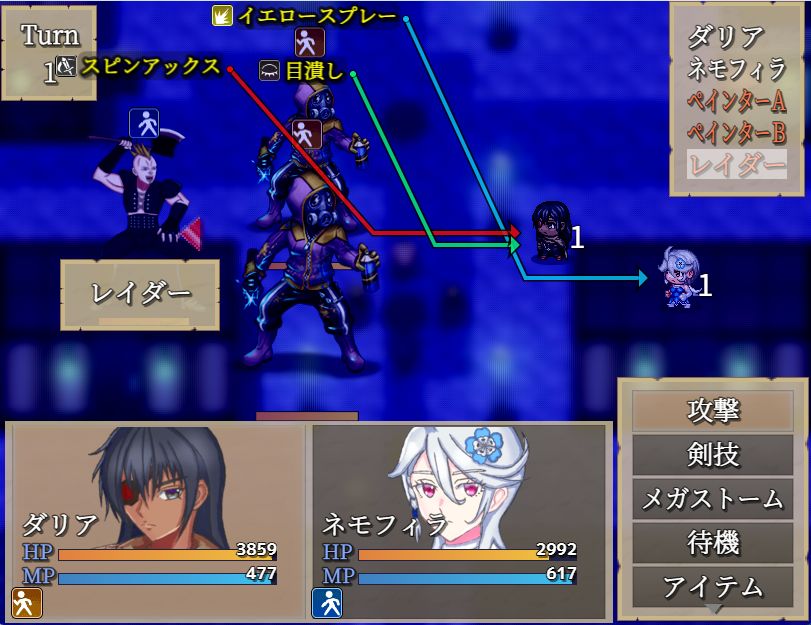Click the スピンアックス skill label
The height and width of the screenshot is (625, 811).
click(150, 67)
